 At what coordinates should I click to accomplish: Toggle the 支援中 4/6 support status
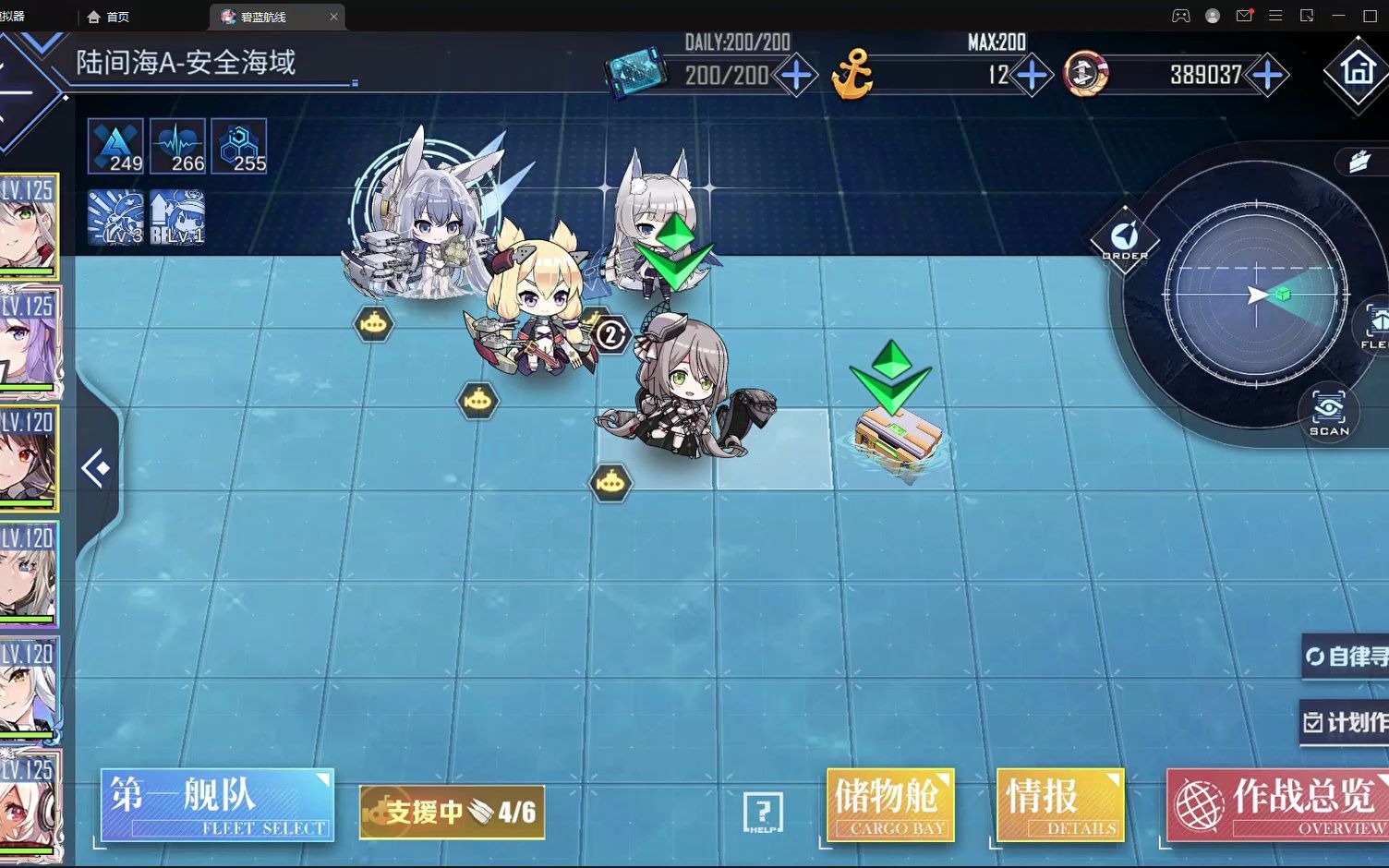[x=453, y=811]
